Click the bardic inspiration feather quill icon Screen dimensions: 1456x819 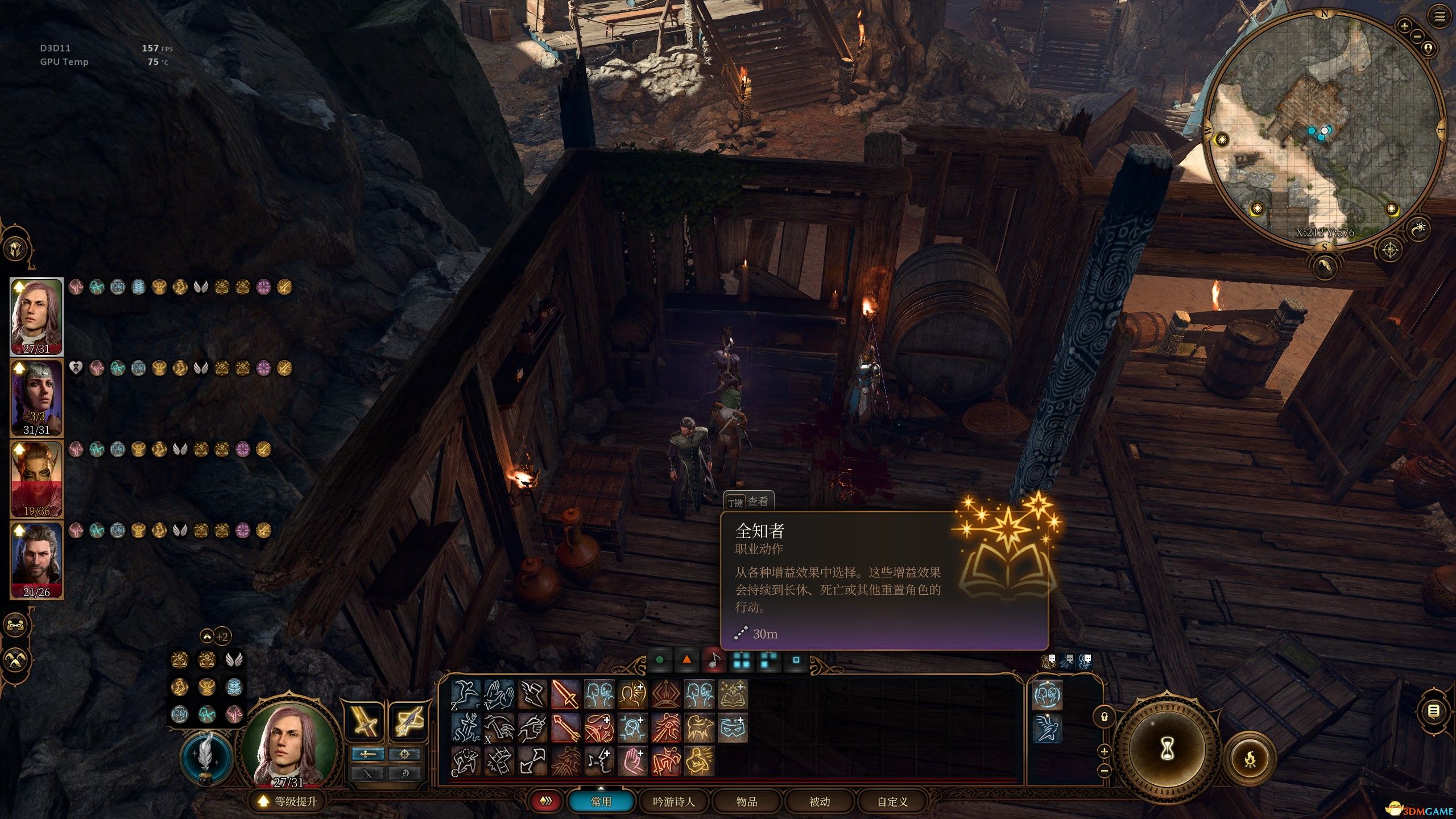tap(205, 757)
